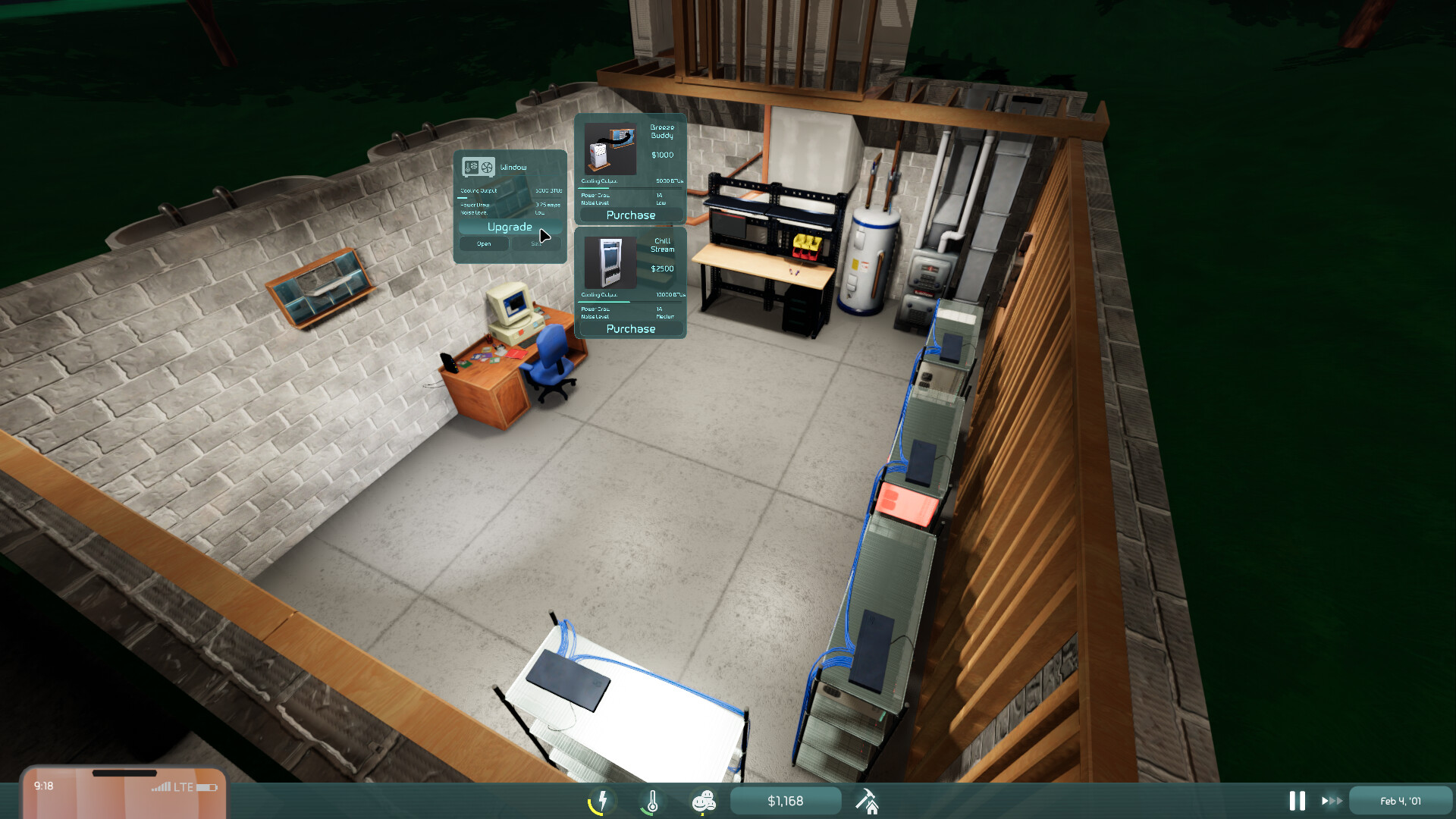Click the Sell option on the Window panel

click(x=536, y=243)
